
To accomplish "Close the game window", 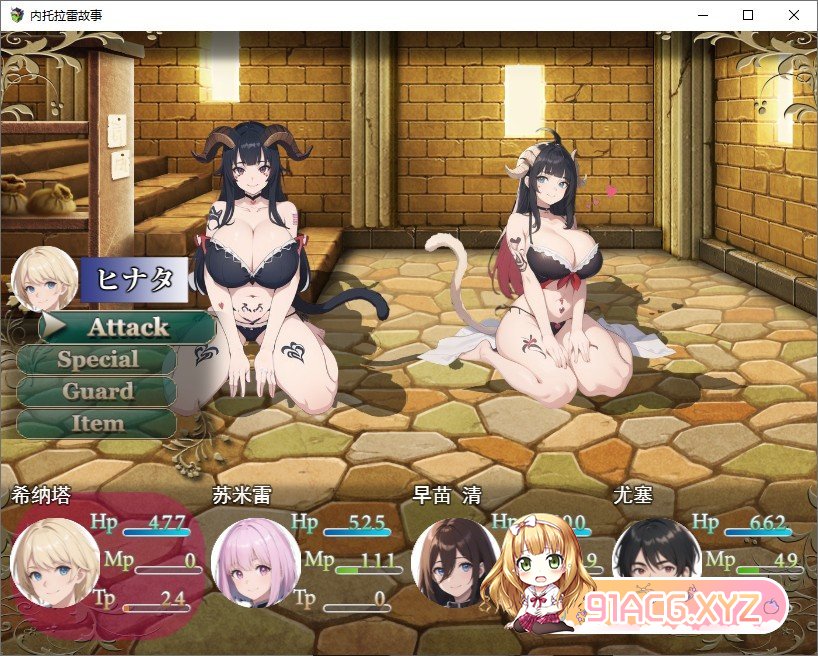I will tap(794, 15).
